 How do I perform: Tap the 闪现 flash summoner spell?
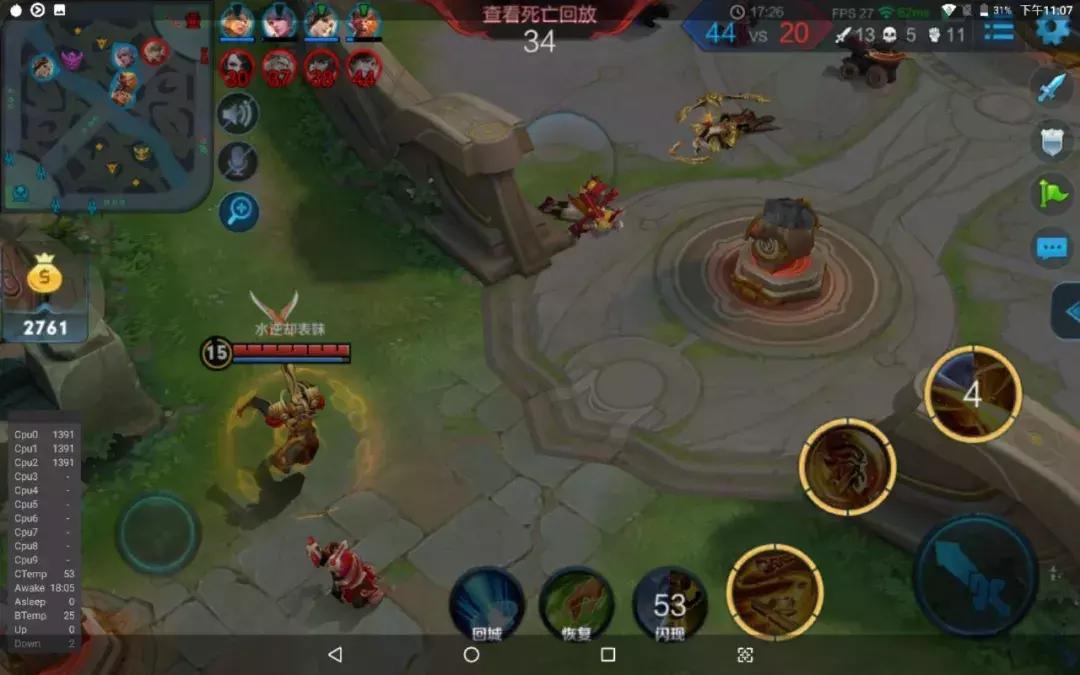tap(670, 603)
